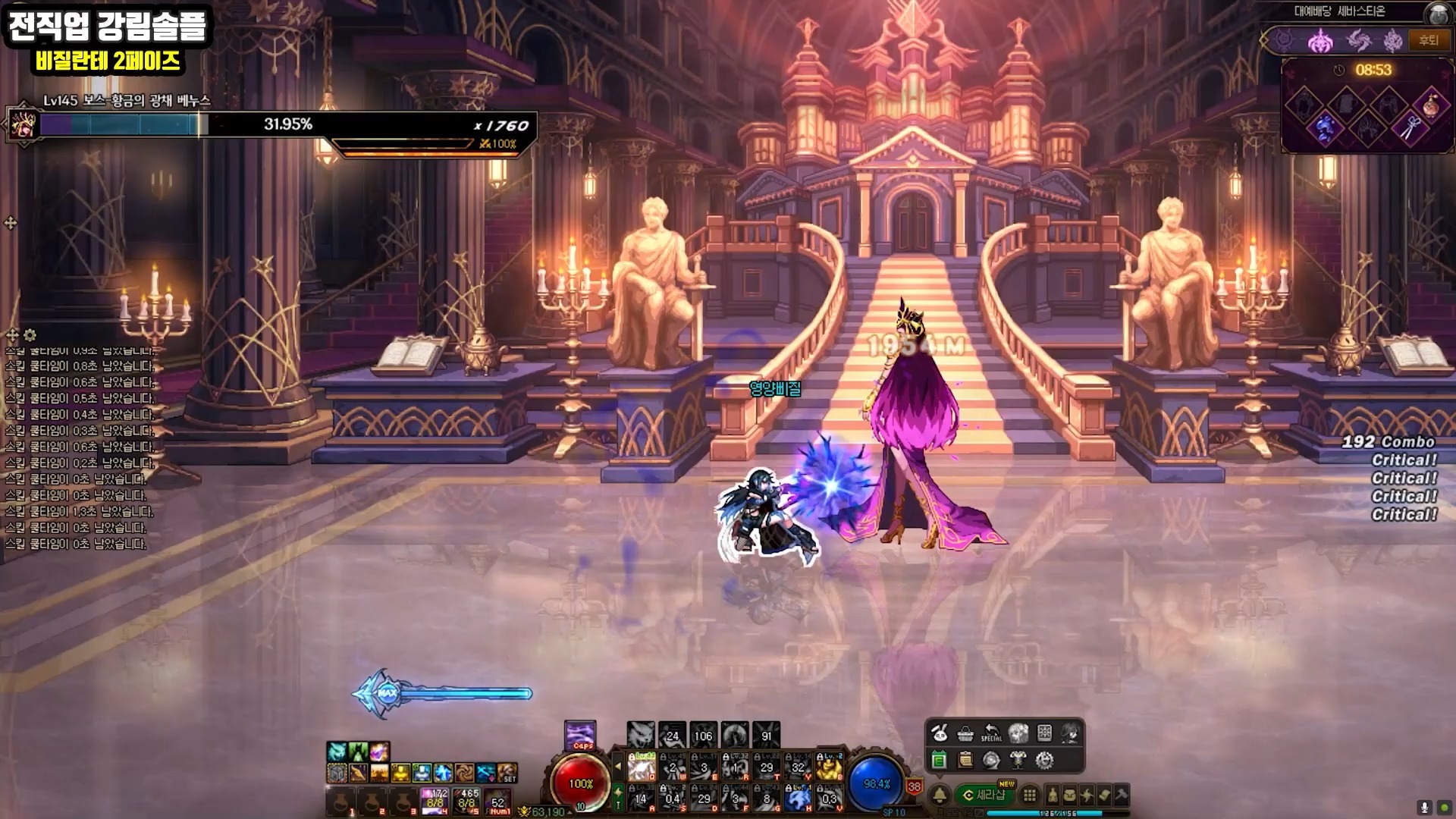
Task: Click the skill bar left arrow
Action: (617, 767)
